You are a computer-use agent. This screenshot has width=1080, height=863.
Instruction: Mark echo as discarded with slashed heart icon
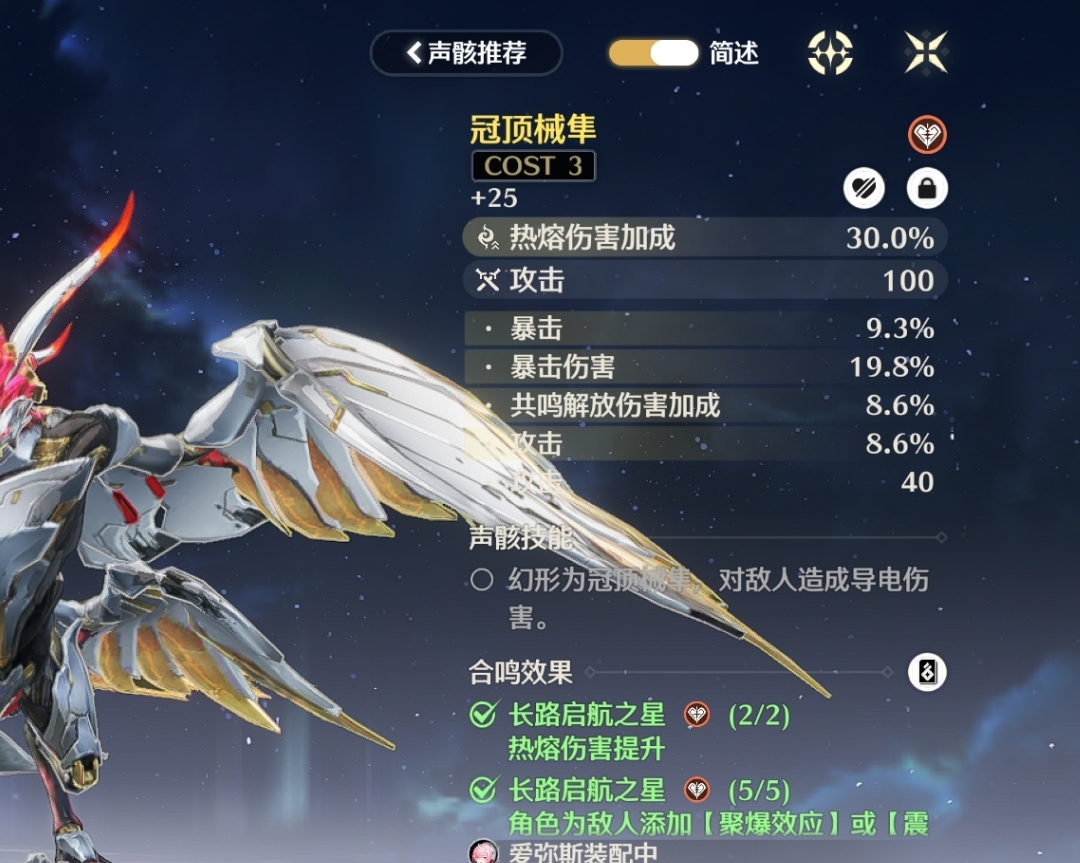pyautogui.click(x=863, y=188)
